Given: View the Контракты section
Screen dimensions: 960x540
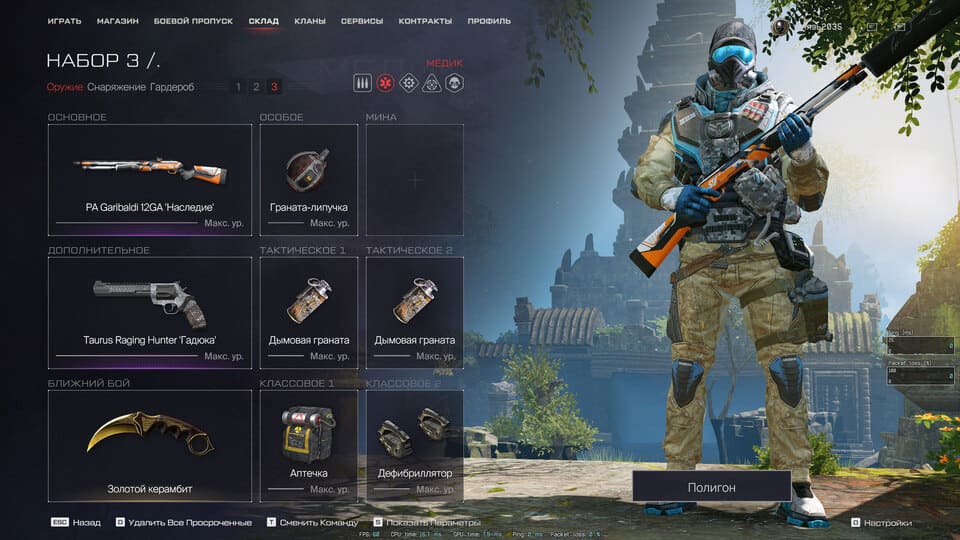Looking at the screenshot, I should click(x=425, y=21).
